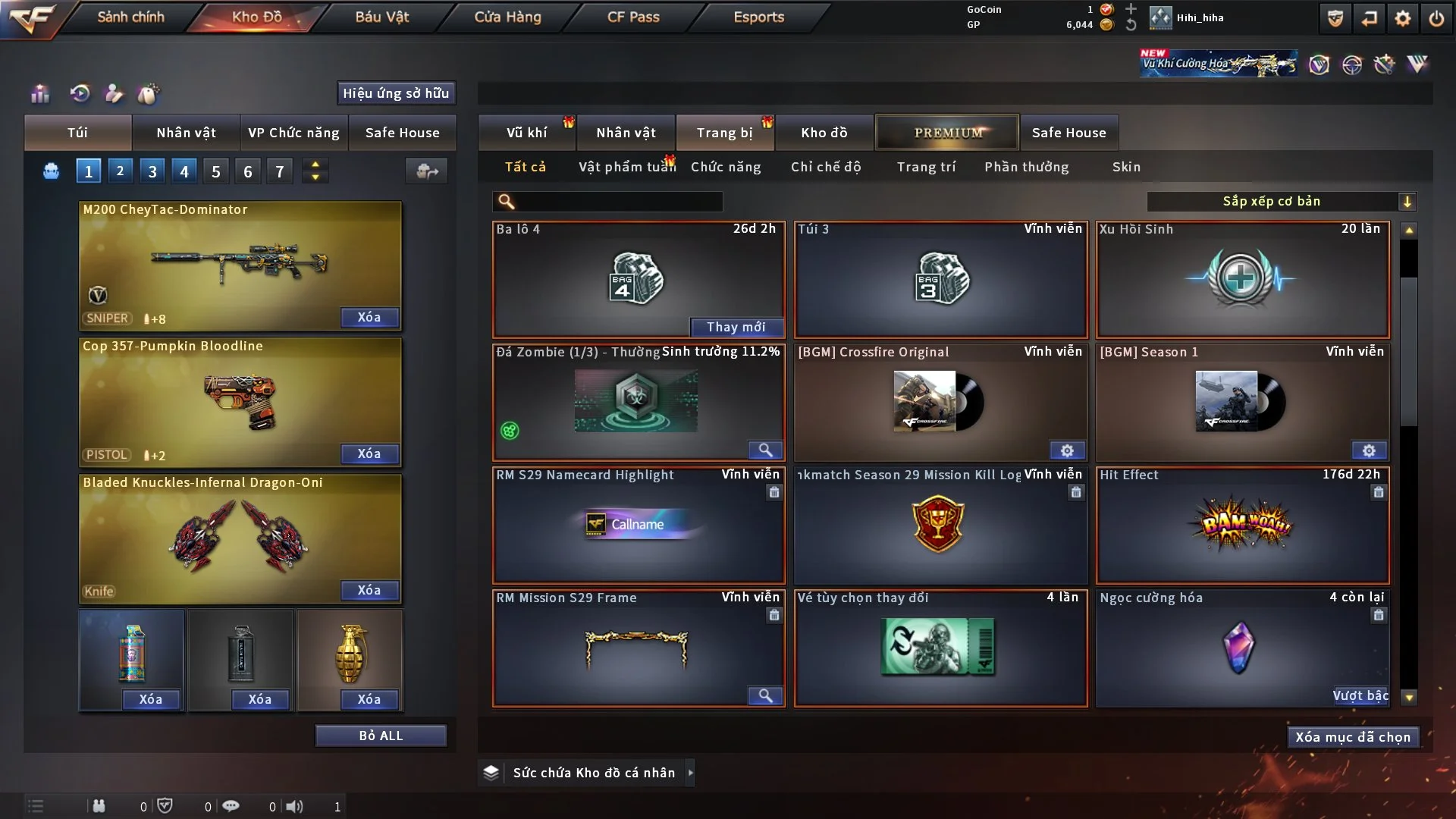Image resolution: width=1456 pixels, height=819 pixels.
Task: Open settings for BGM Crossfire Original
Action: [x=1067, y=451]
